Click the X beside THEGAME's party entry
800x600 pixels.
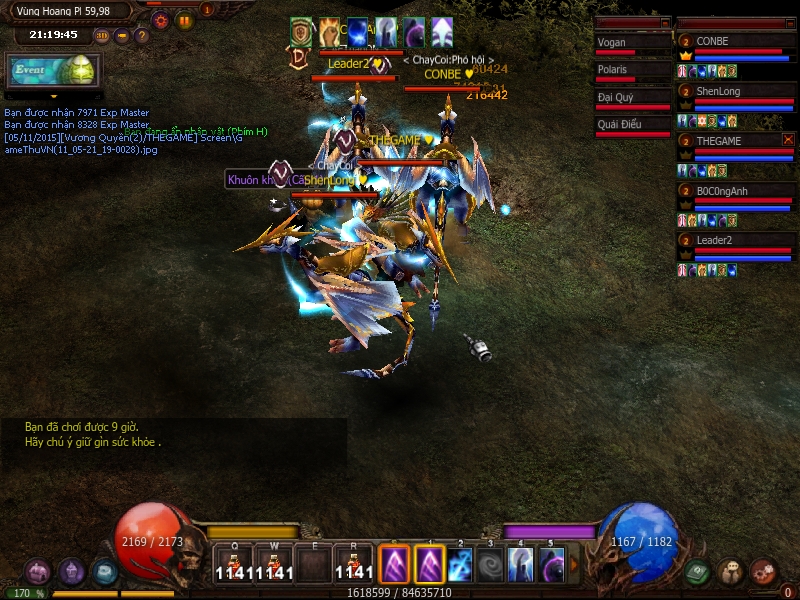tap(788, 140)
